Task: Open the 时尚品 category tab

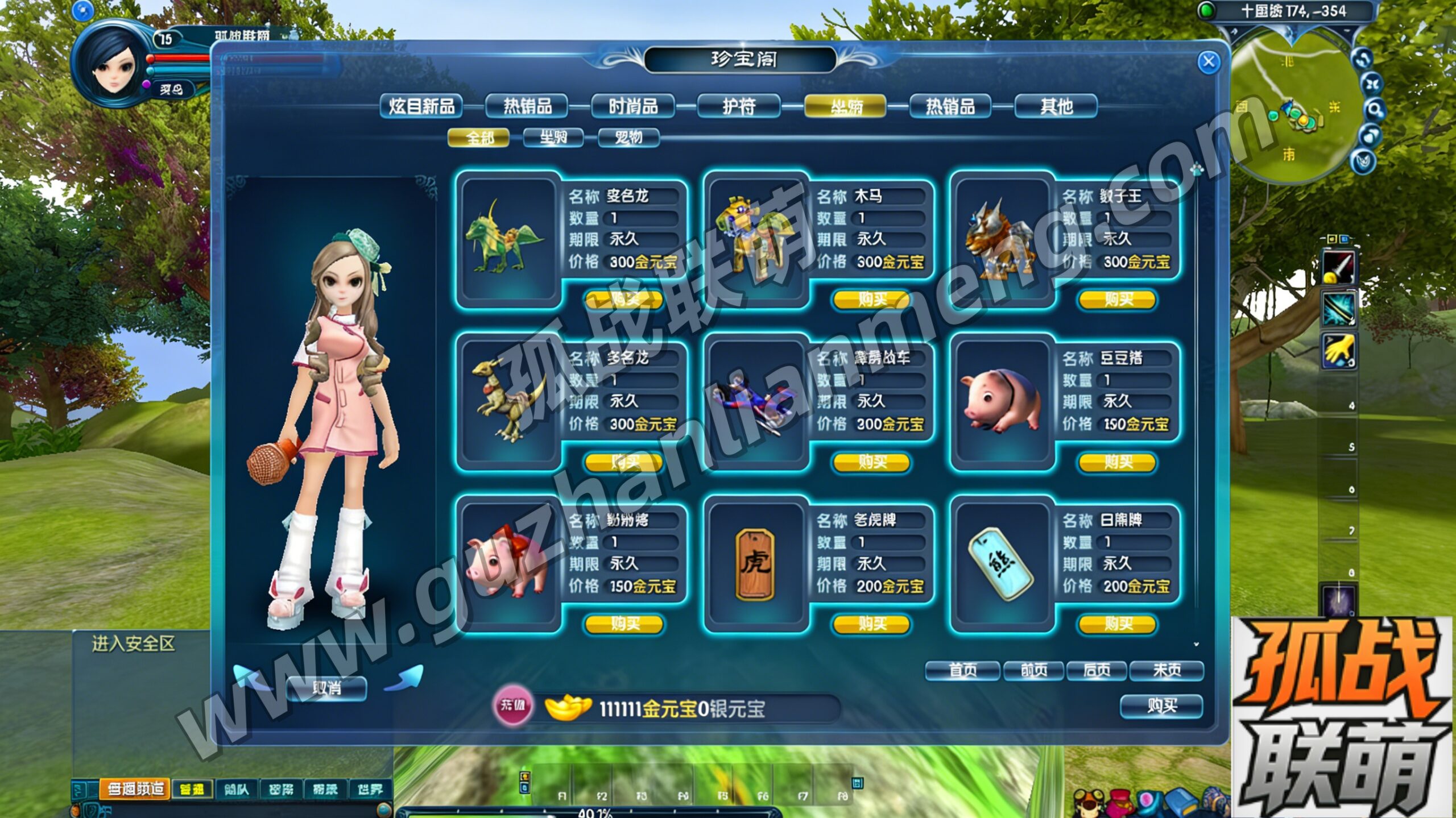Action: tap(633, 106)
